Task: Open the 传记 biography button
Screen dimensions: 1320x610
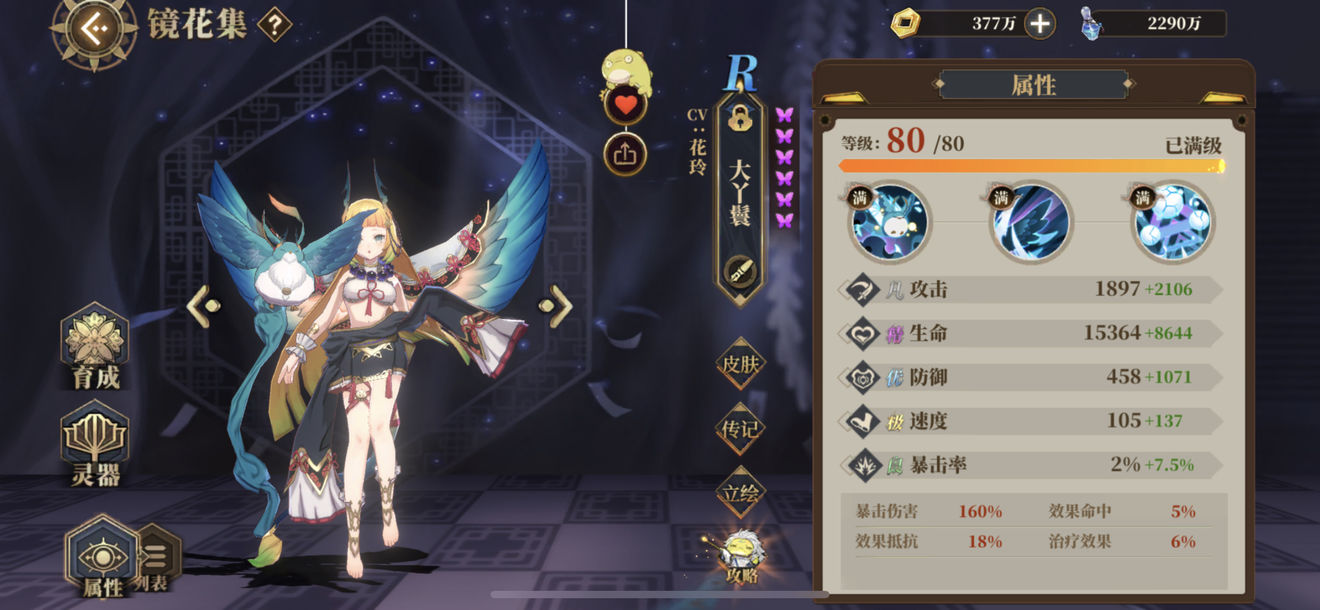Action: pyautogui.click(x=740, y=428)
